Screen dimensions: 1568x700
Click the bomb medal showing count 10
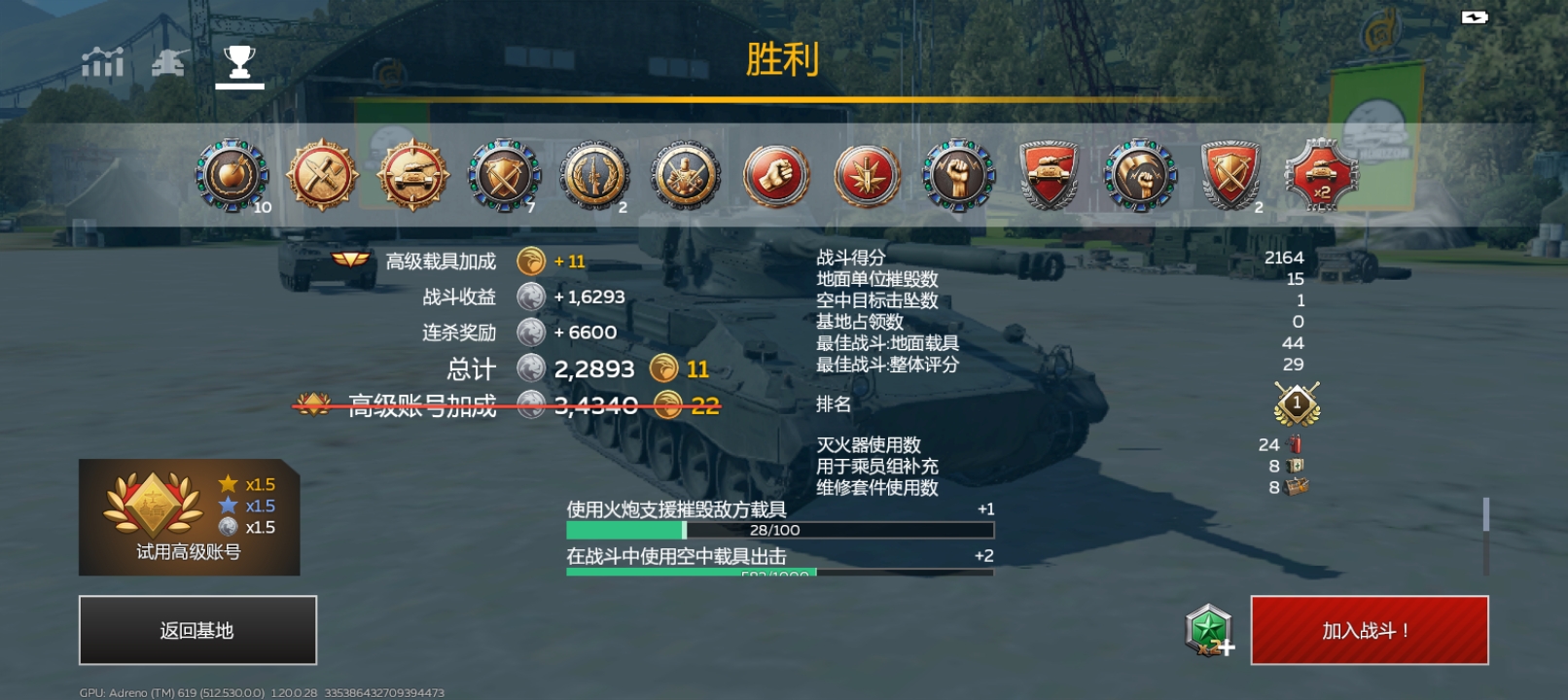click(231, 177)
